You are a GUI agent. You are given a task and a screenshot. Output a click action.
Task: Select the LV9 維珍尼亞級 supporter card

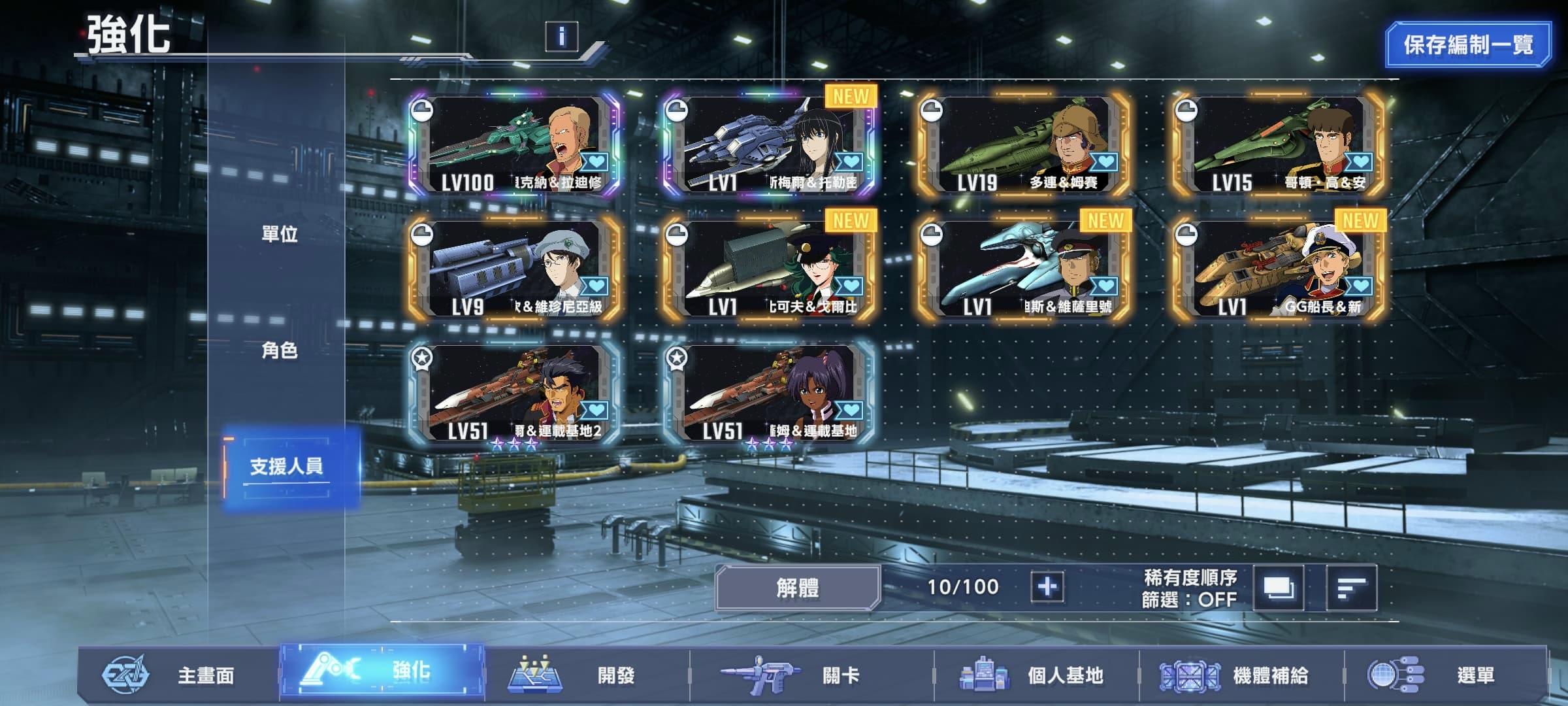(x=515, y=269)
